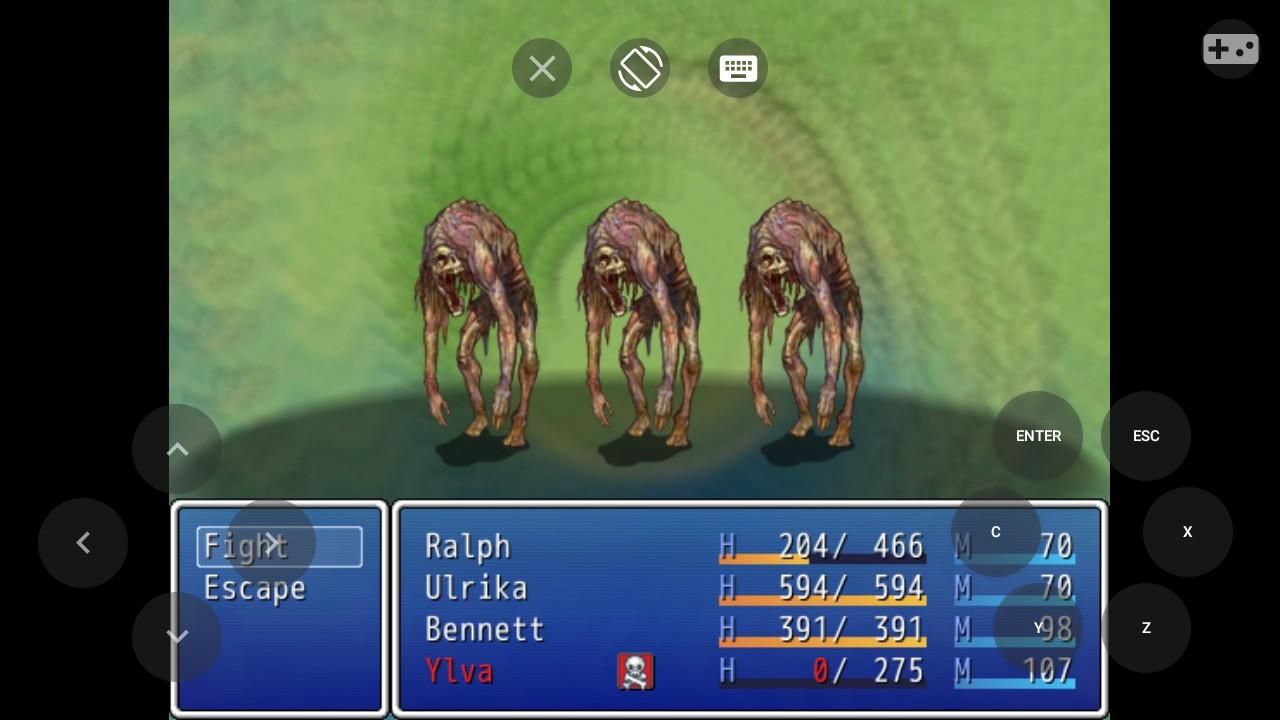The height and width of the screenshot is (720, 1280).
Task: Open the on-screen keyboard
Action: (738, 68)
